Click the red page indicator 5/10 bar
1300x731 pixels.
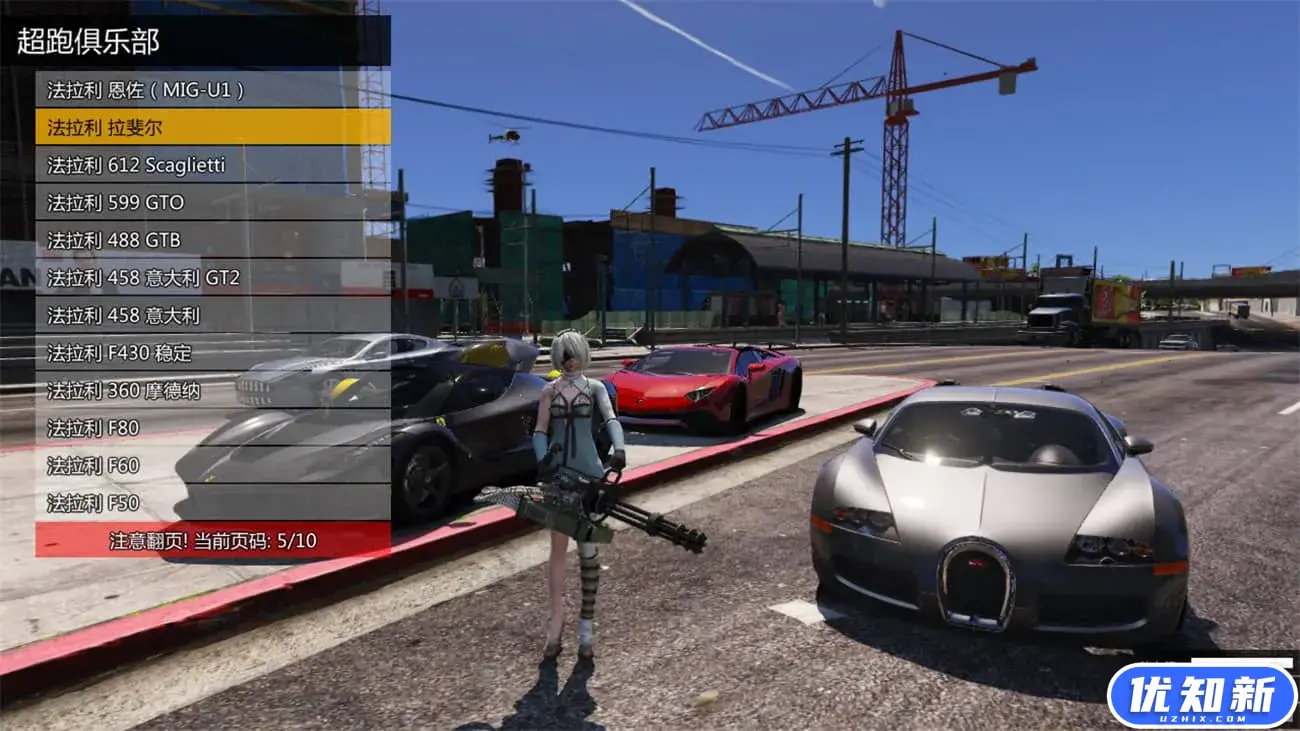point(212,540)
